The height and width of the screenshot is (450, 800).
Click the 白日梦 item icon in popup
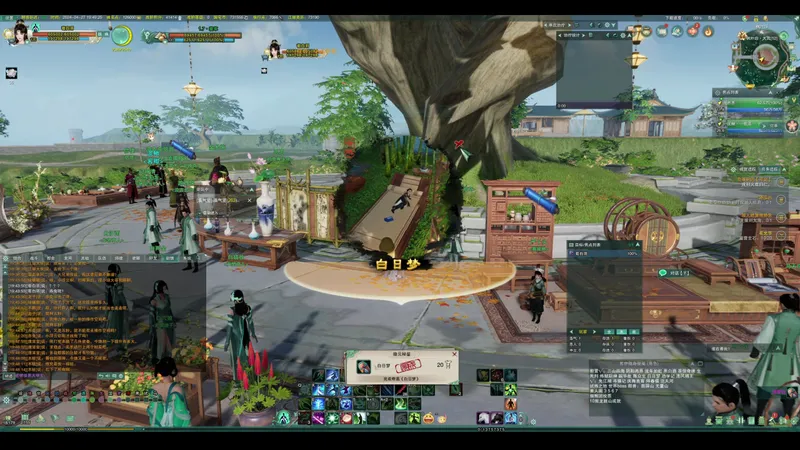(362, 366)
